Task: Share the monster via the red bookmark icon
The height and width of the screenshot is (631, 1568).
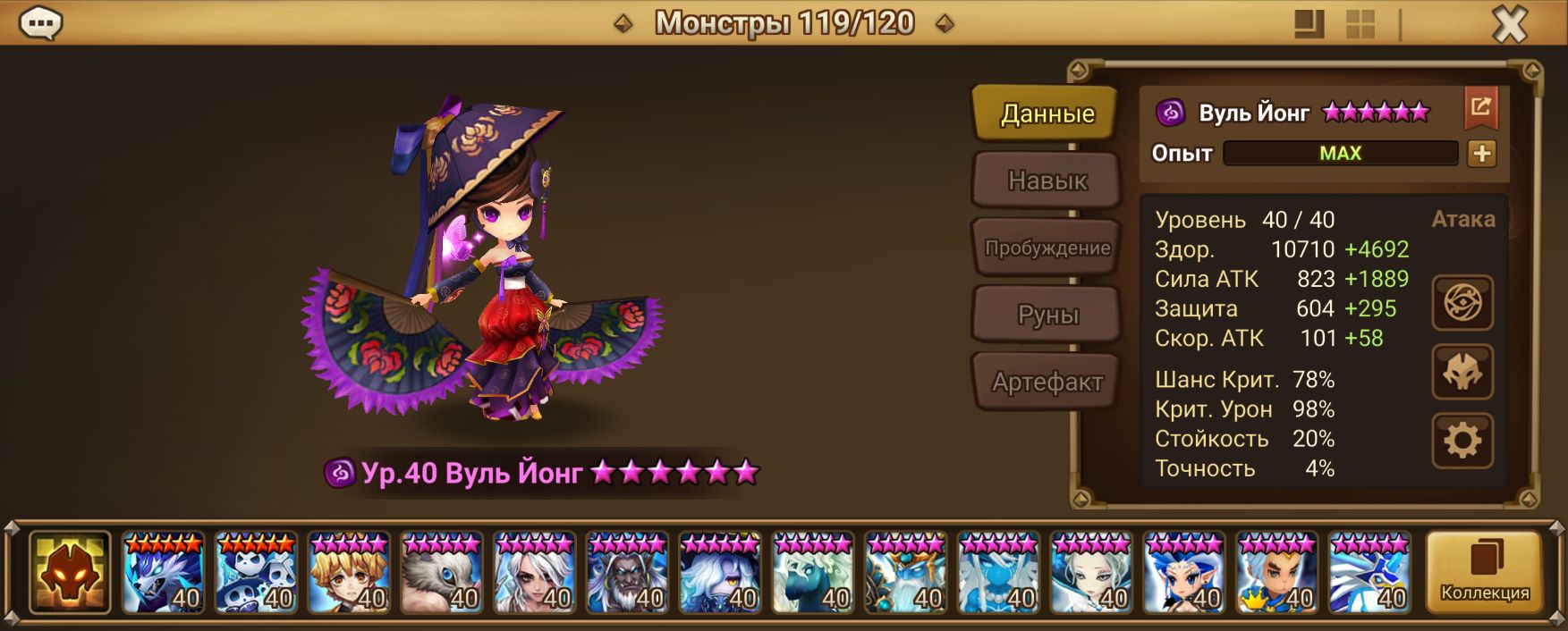Action: (1480, 108)
